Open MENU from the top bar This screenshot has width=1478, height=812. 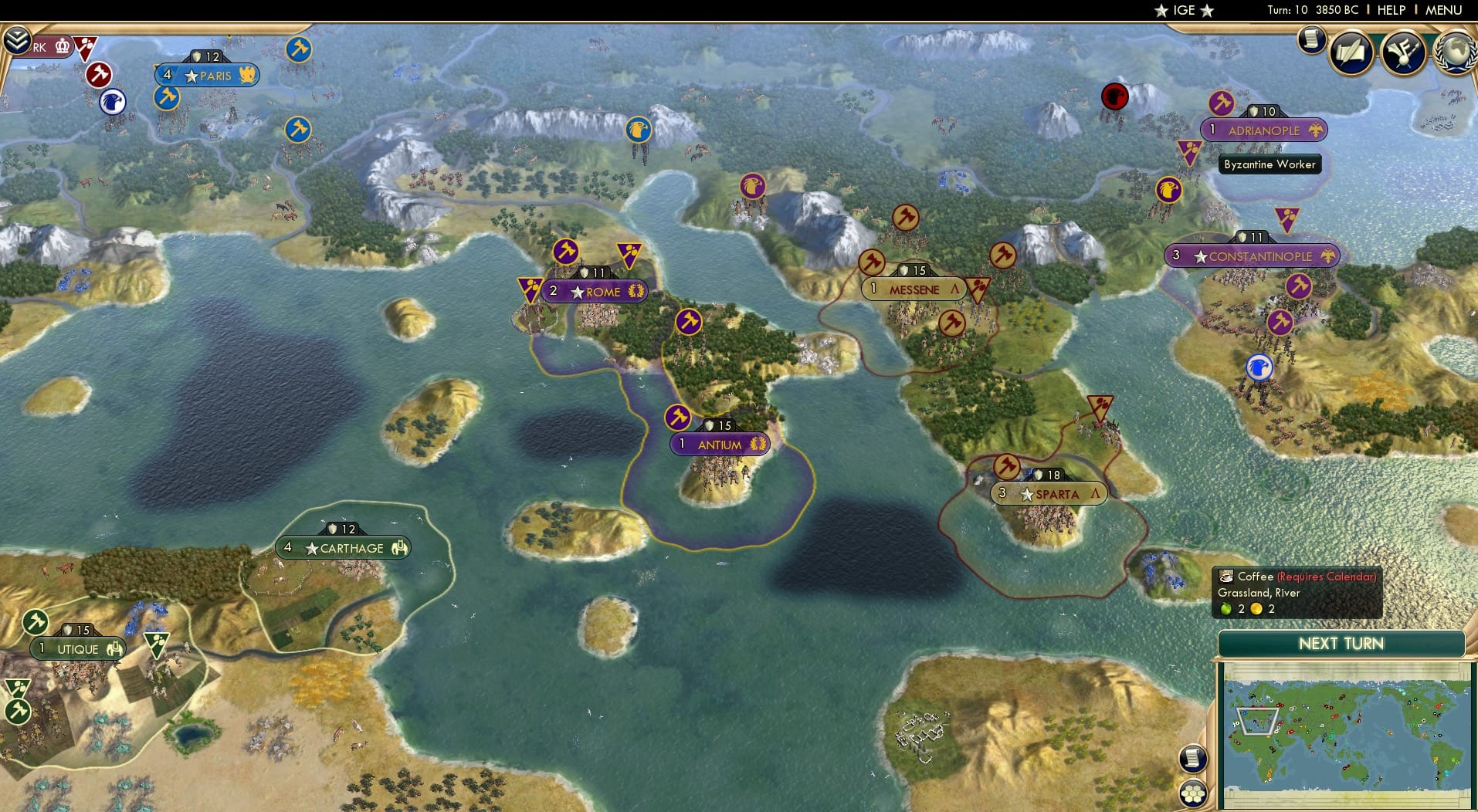[1442, 10]
